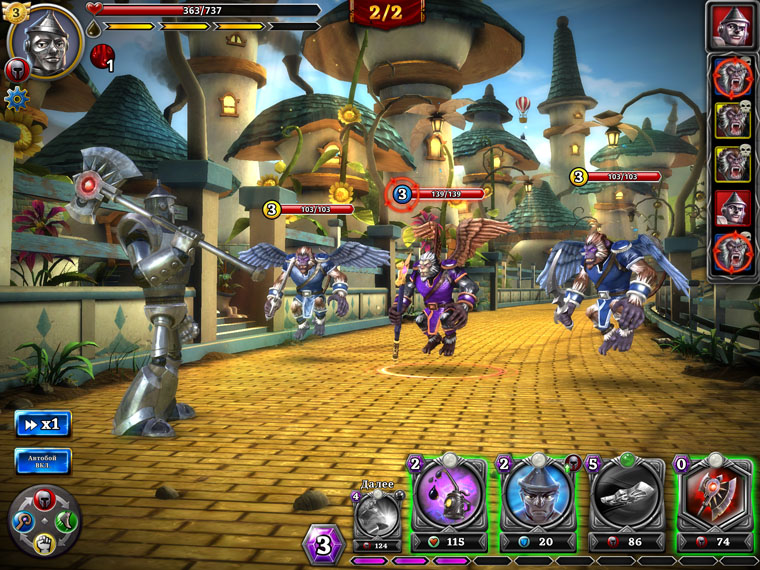This screenshot has width=760, height=570.
Task: Select the yellow fist icon in class wheel
Action: pos(44,543)
